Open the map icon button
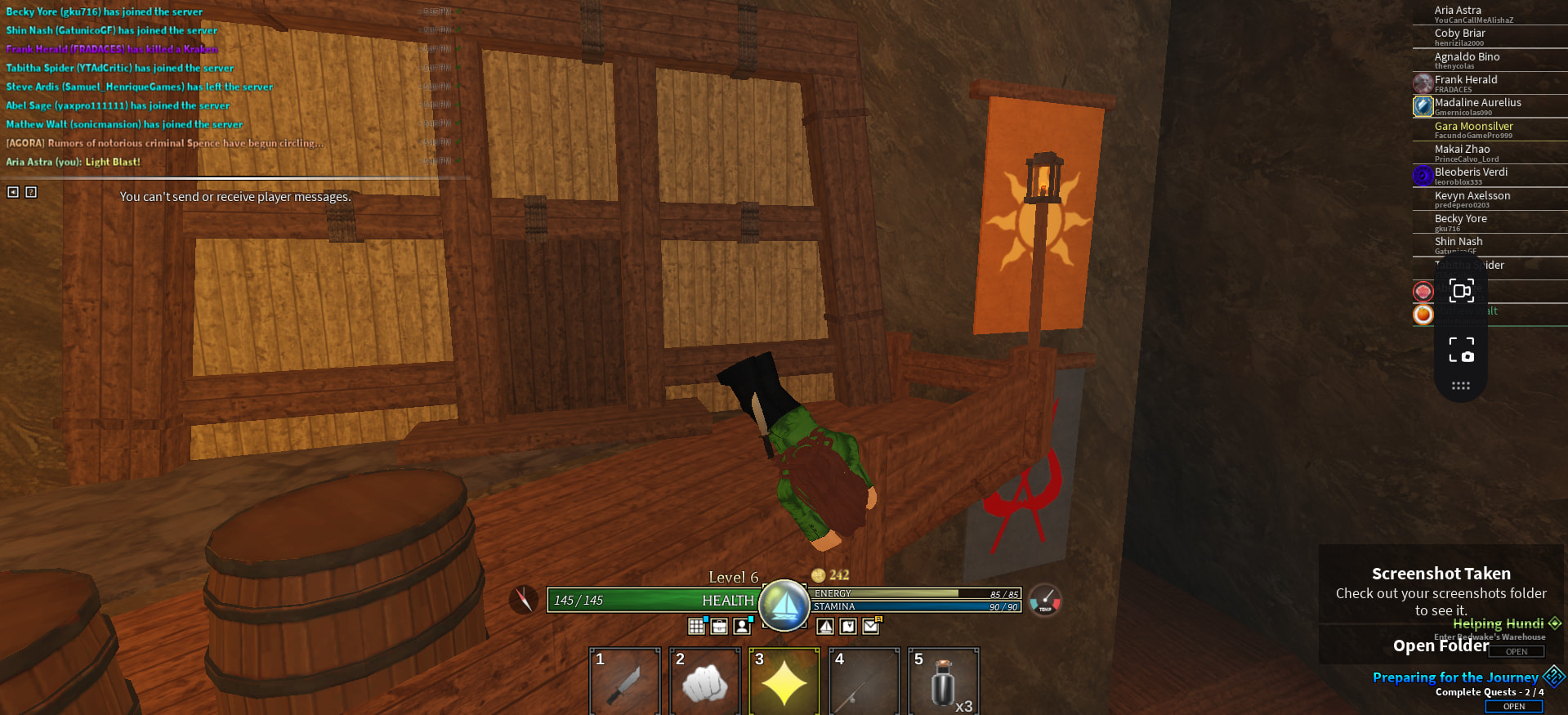1568x715 pixels. (x=848, y=626)
